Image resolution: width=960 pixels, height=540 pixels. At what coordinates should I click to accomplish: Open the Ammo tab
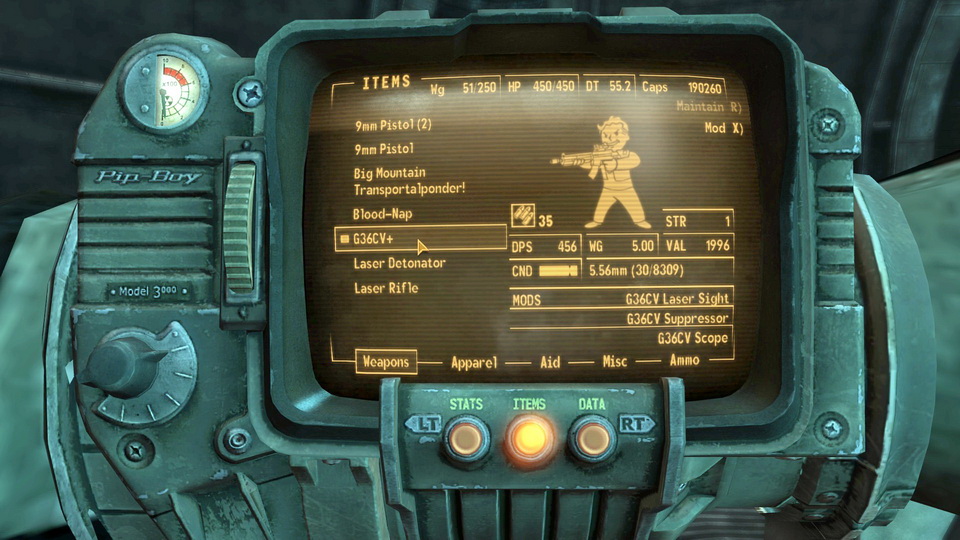[684, 361]
